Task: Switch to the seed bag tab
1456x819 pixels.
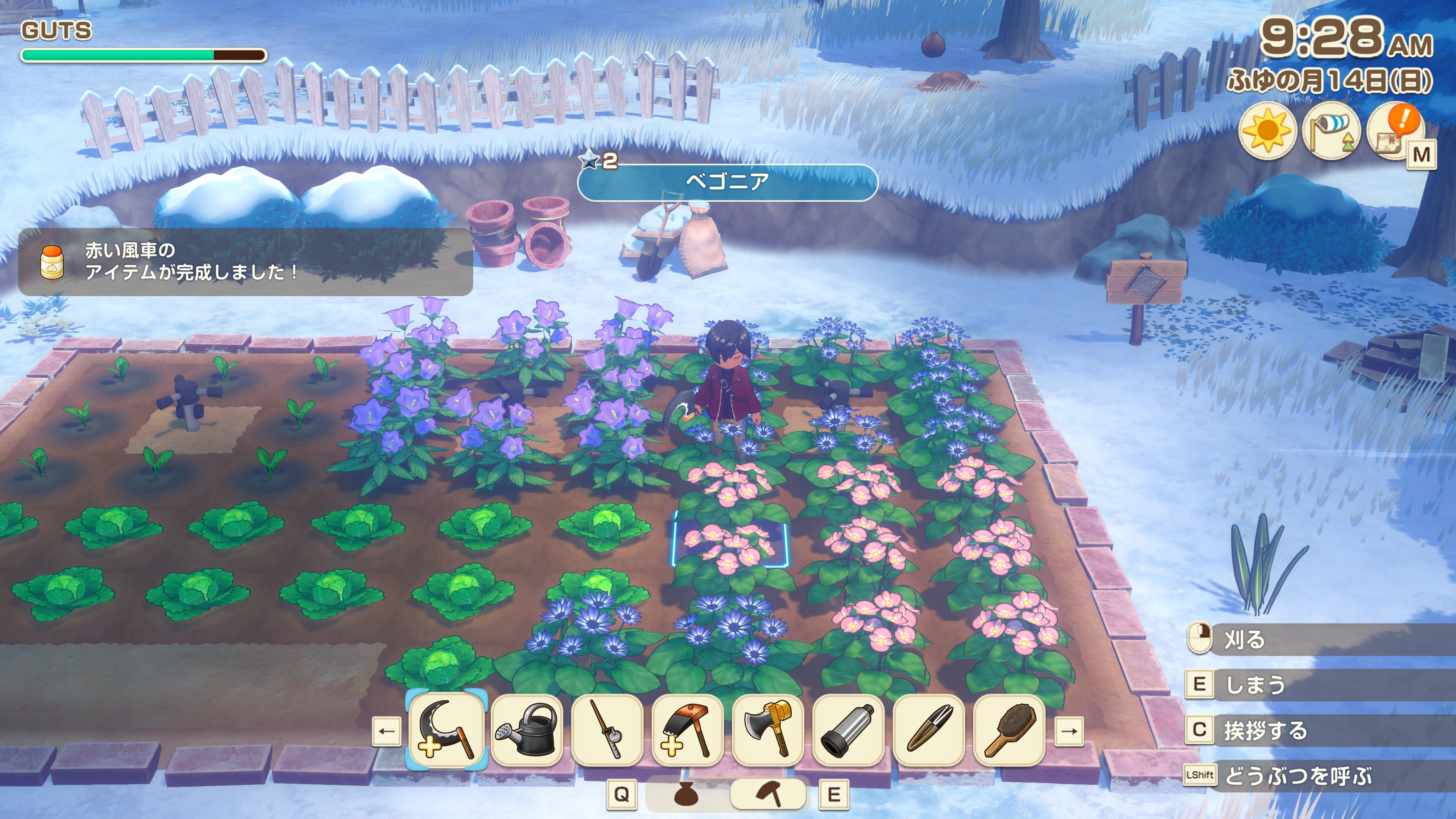Action: click(x=687, y=794)
